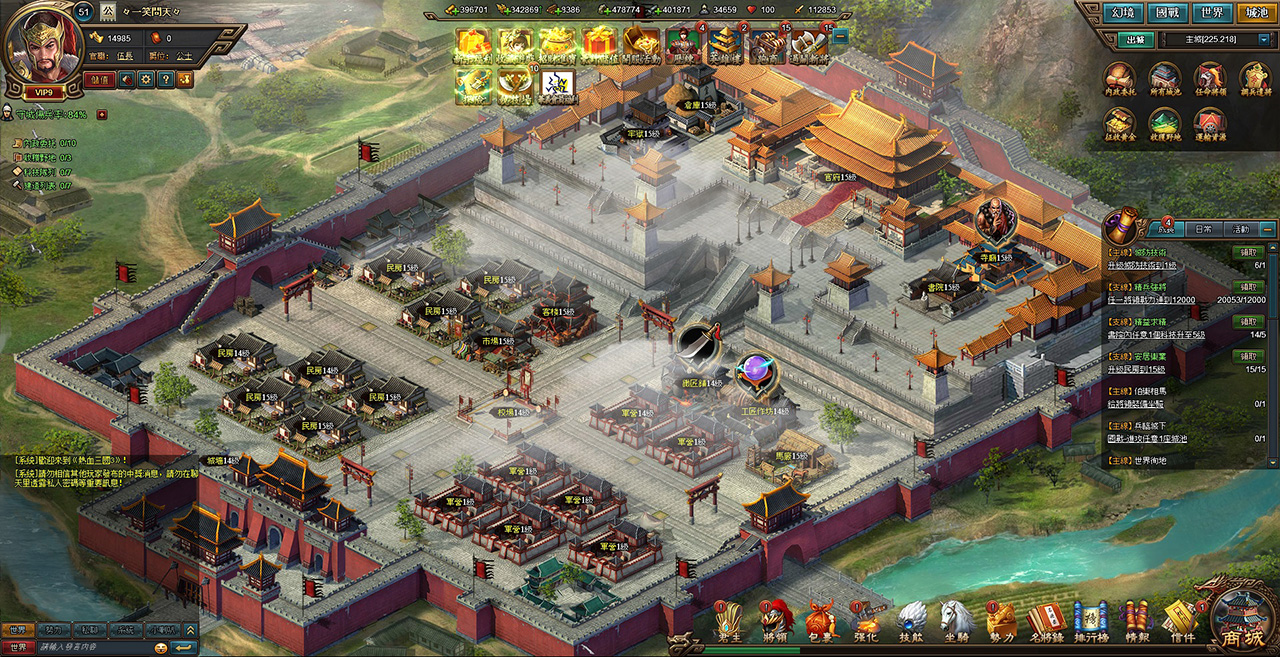The height and width of the screenshot is (657, 1280).
Task: Switch quest panel to 日常 tab
Action: 1201,229
